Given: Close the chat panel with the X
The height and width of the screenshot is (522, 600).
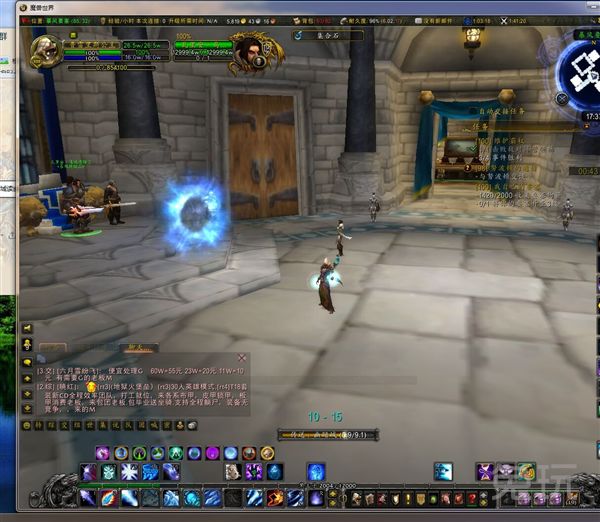Looking at the screenshot, I should point(242,357).
